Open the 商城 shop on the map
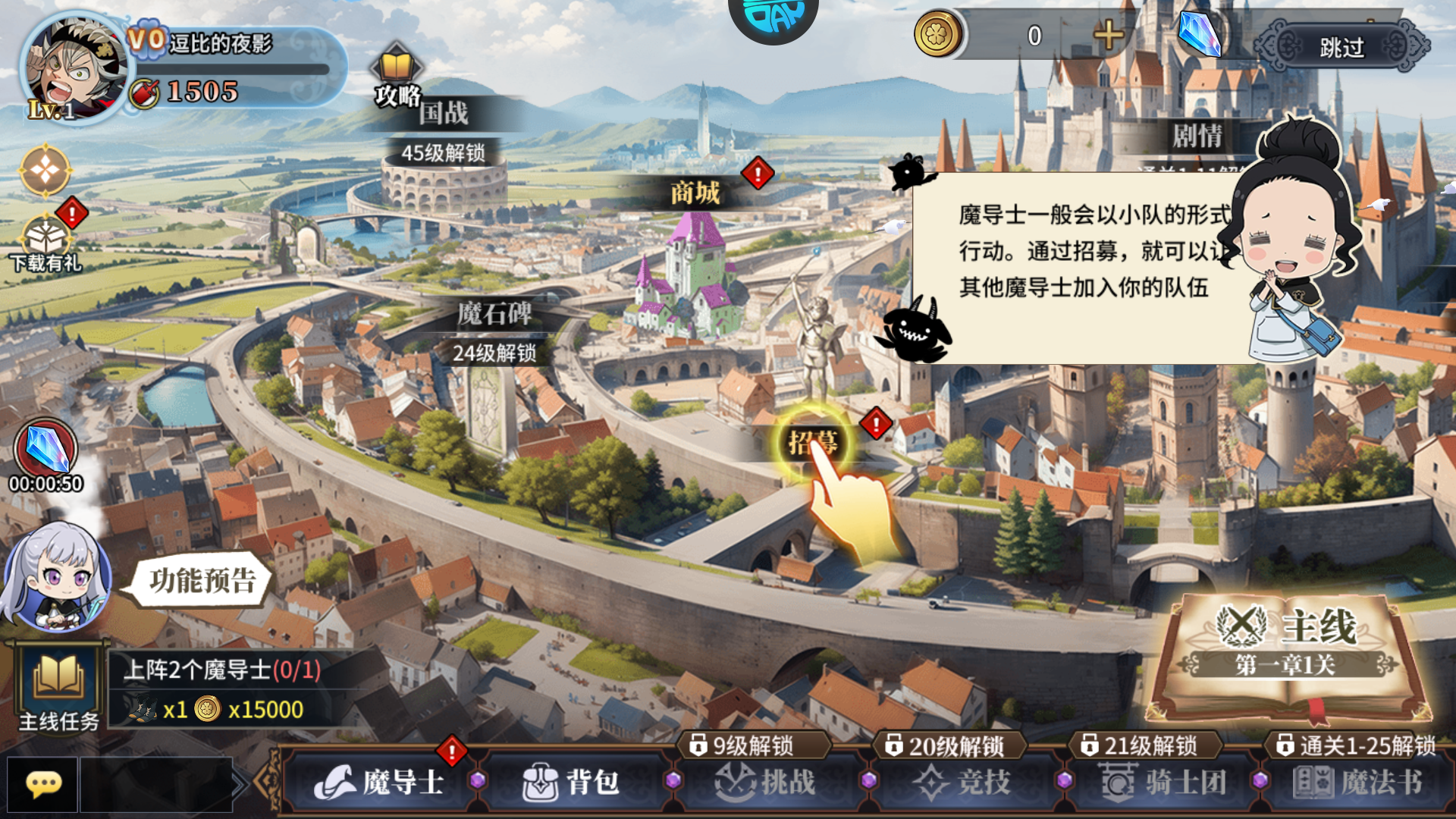Image resolution: width=1456 pixels, height=819 pixels. tap(696, 193)
